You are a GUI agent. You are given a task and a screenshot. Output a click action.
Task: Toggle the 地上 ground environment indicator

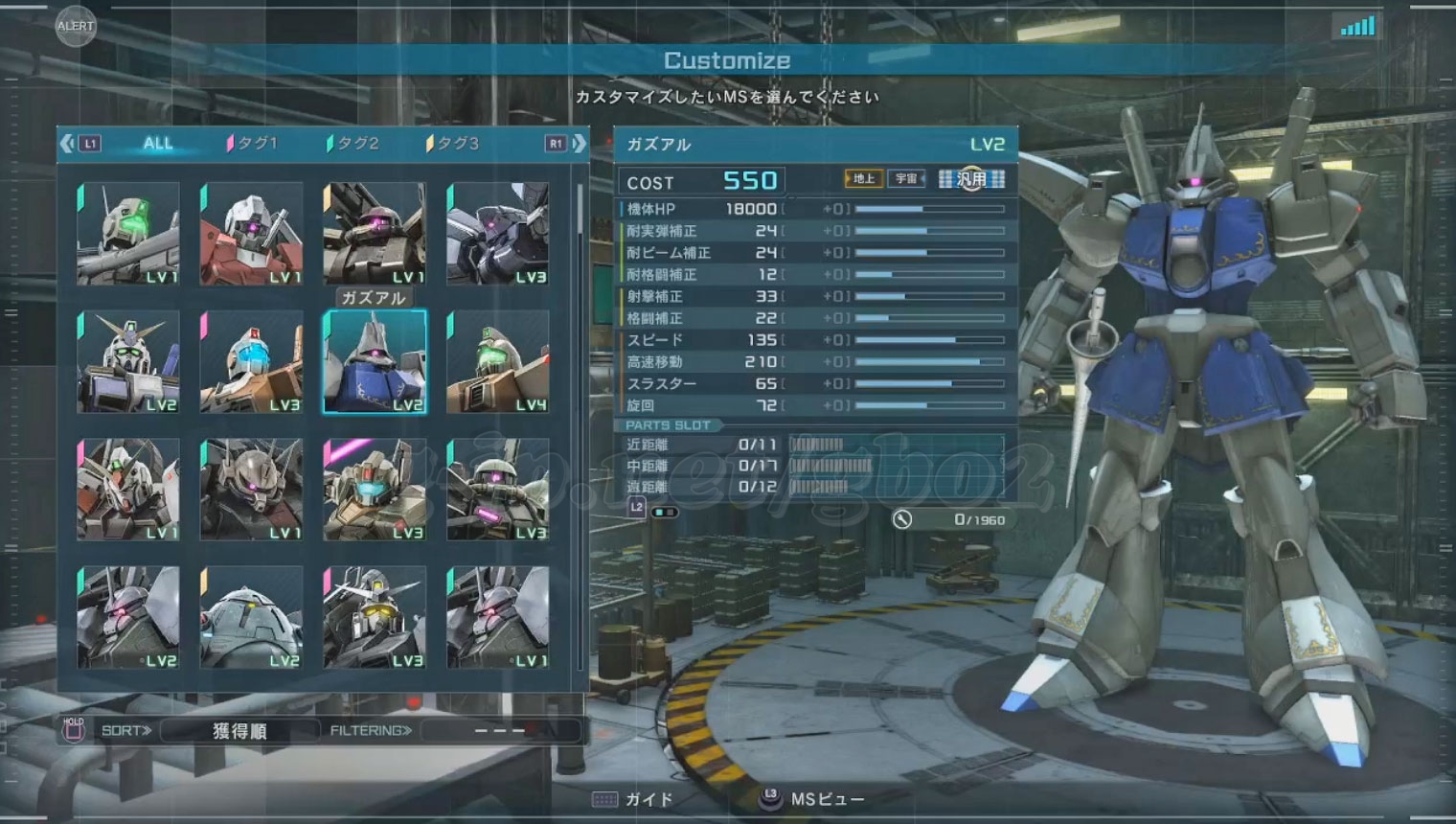[864, 179]
